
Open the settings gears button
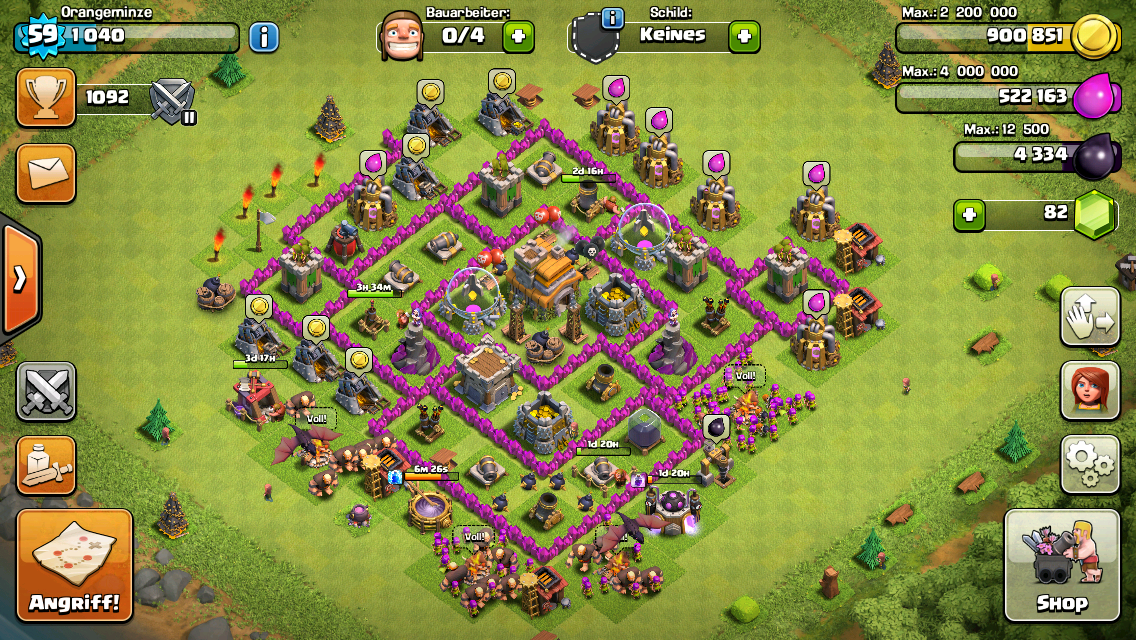point(1089,463)
